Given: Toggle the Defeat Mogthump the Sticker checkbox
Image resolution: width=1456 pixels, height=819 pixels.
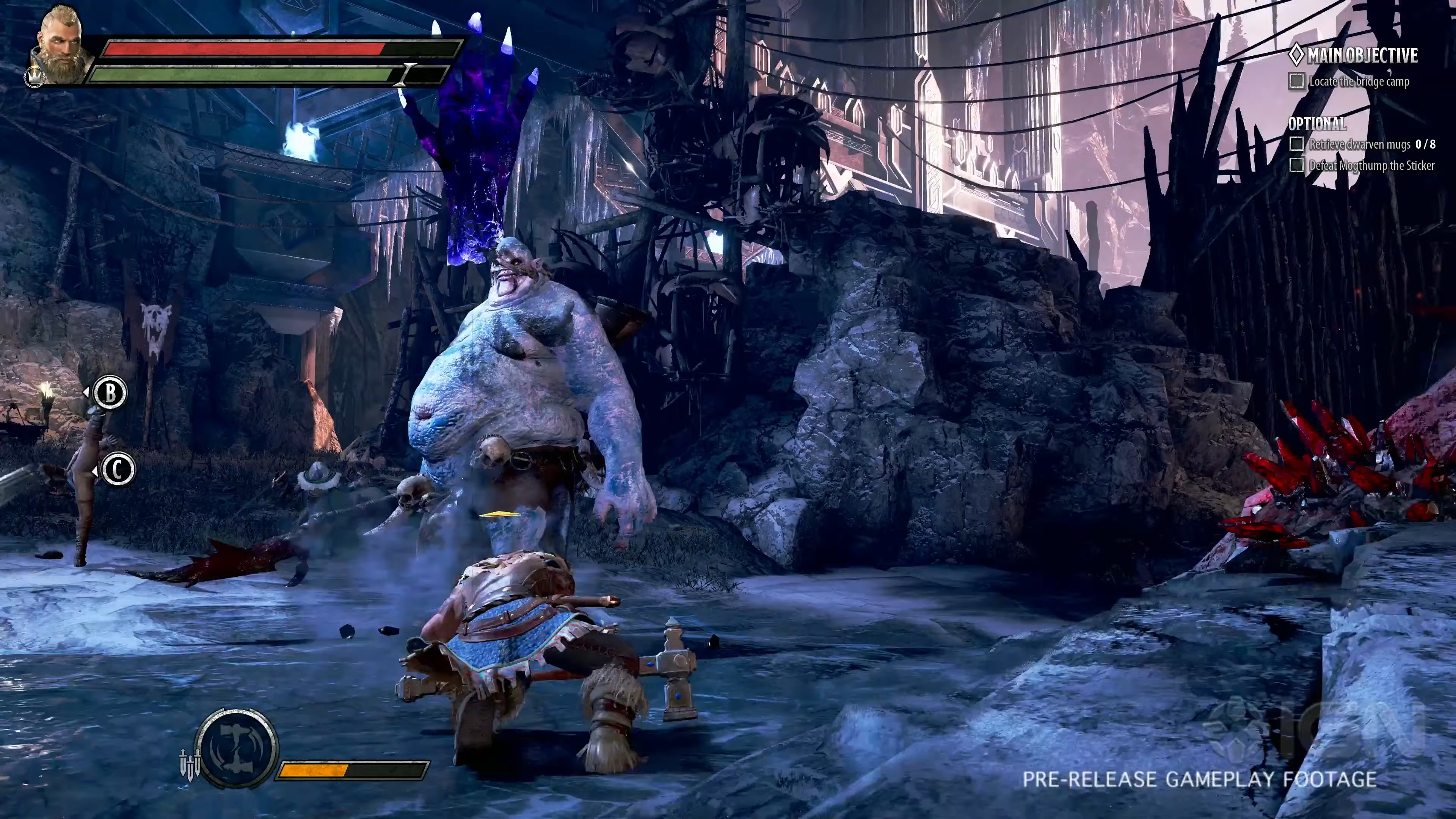Looking at the screenshot, I should (x=1297, y=166).
